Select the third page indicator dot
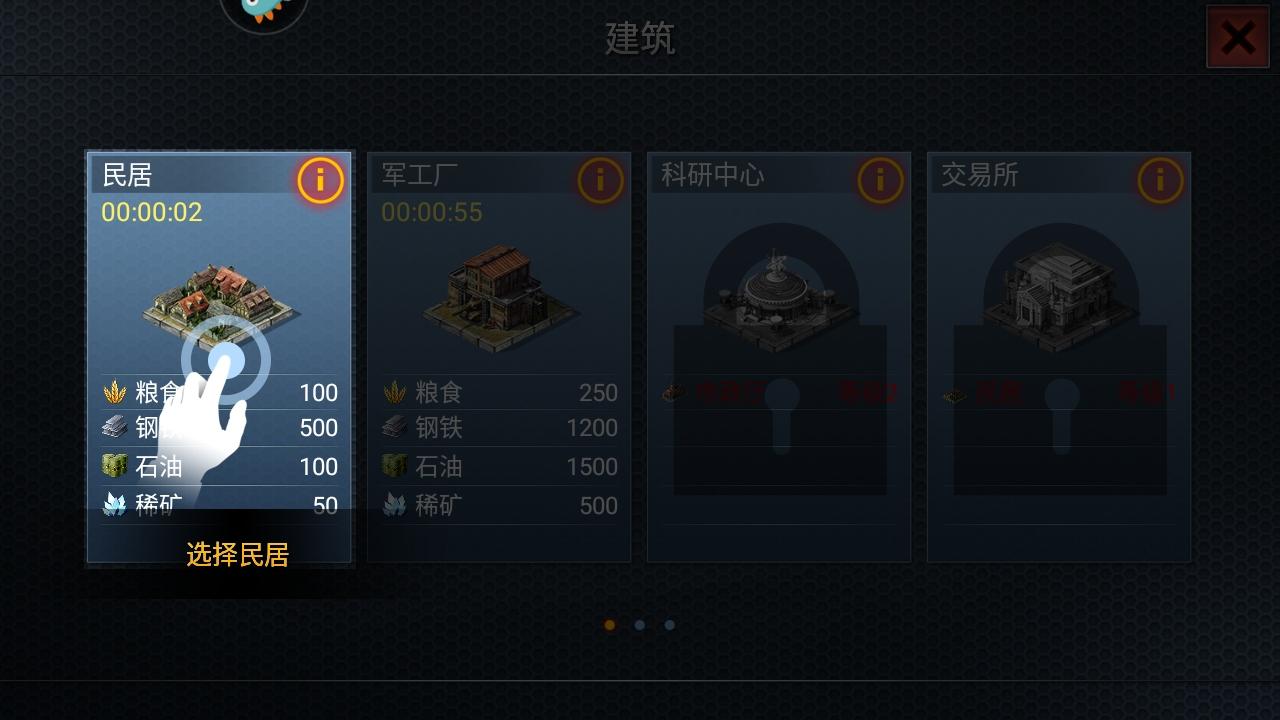Viewport: 1280px width, 720px height. 670,624
